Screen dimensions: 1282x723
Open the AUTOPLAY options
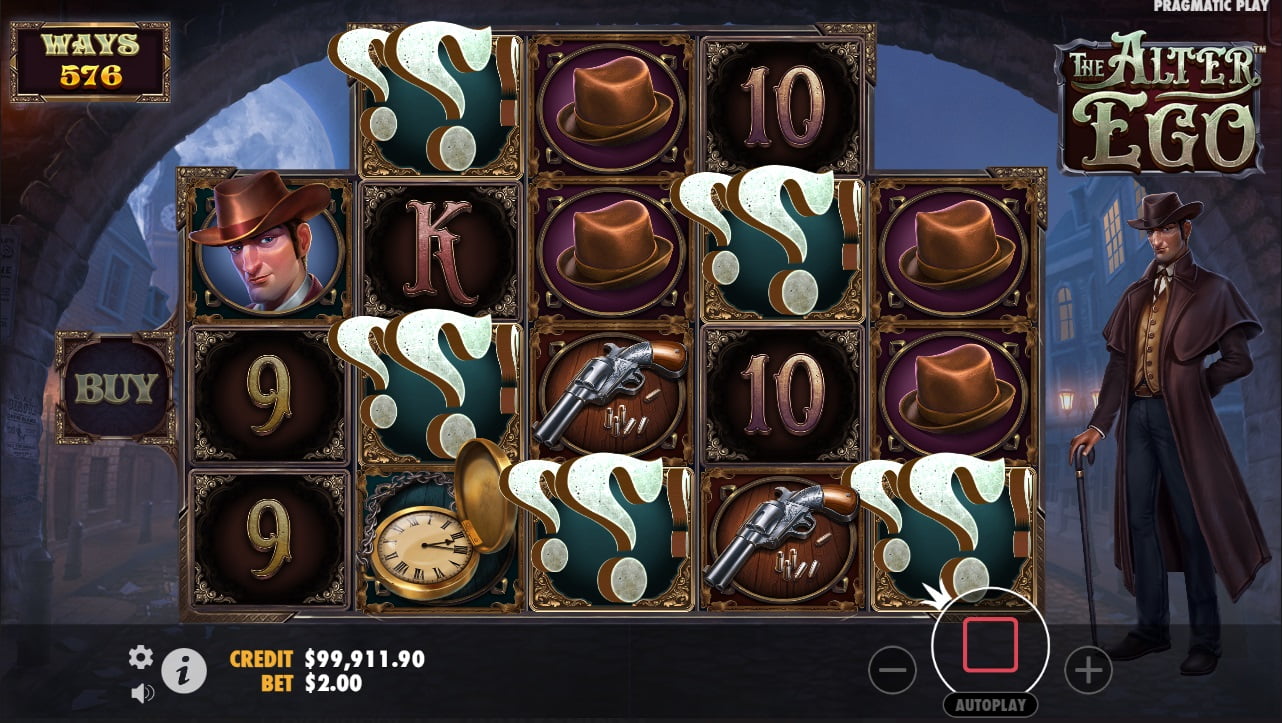coord(990,705)
